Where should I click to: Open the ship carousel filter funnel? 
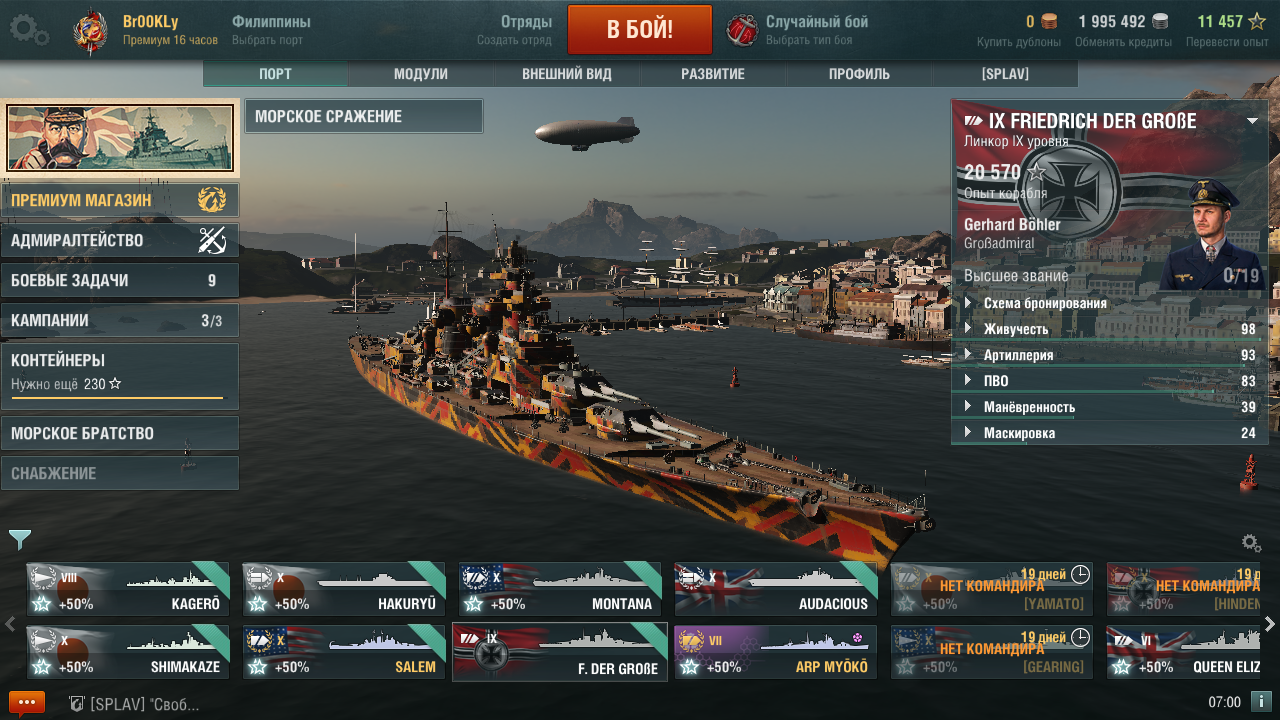[20, 540]
